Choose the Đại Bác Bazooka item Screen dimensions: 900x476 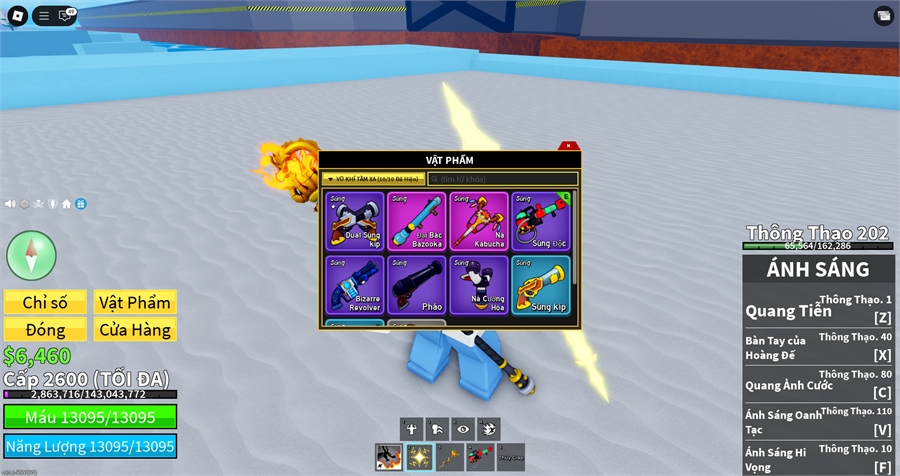[x=417, y=221]
